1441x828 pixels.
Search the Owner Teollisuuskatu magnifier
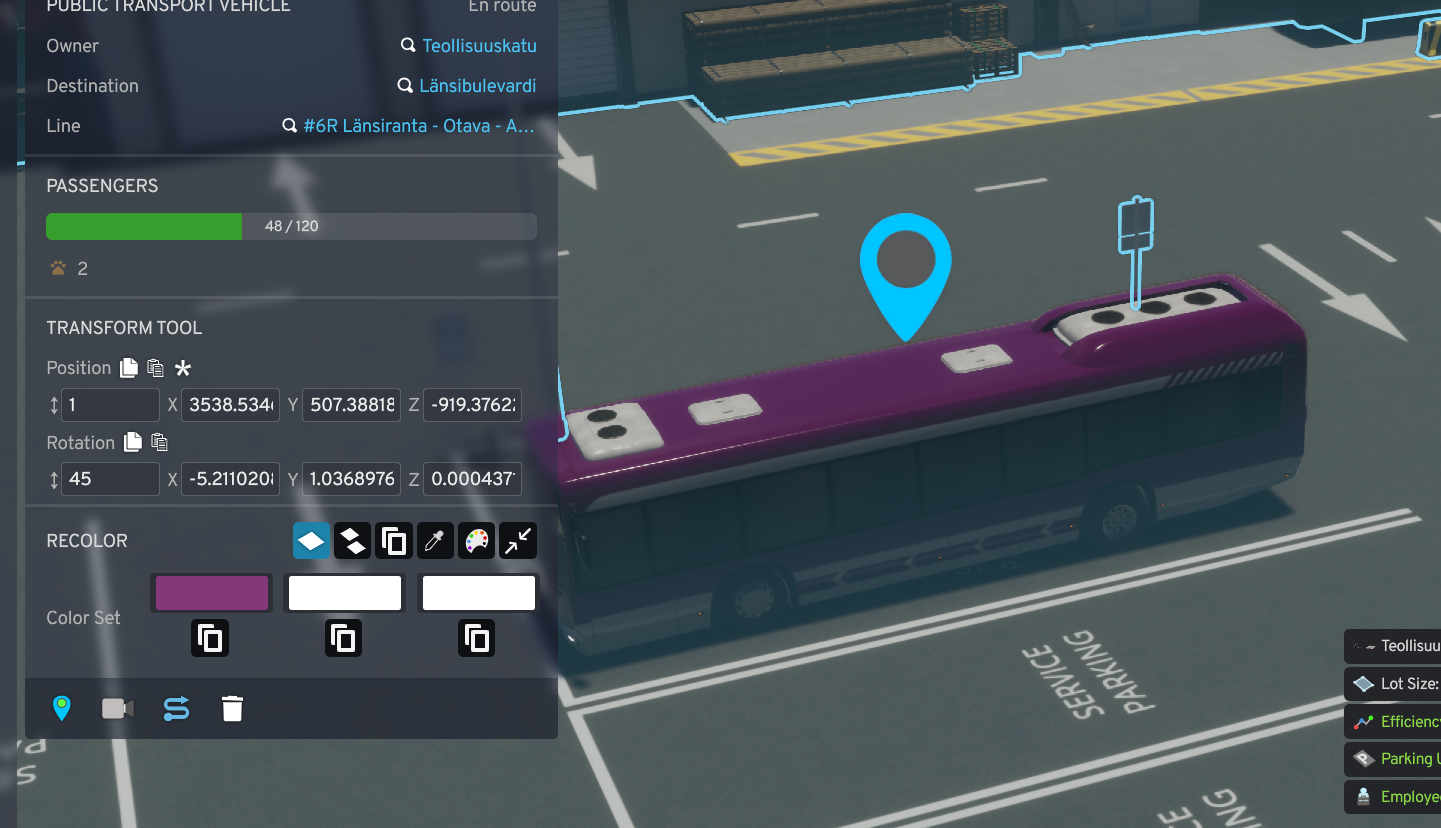click(407, 45)
